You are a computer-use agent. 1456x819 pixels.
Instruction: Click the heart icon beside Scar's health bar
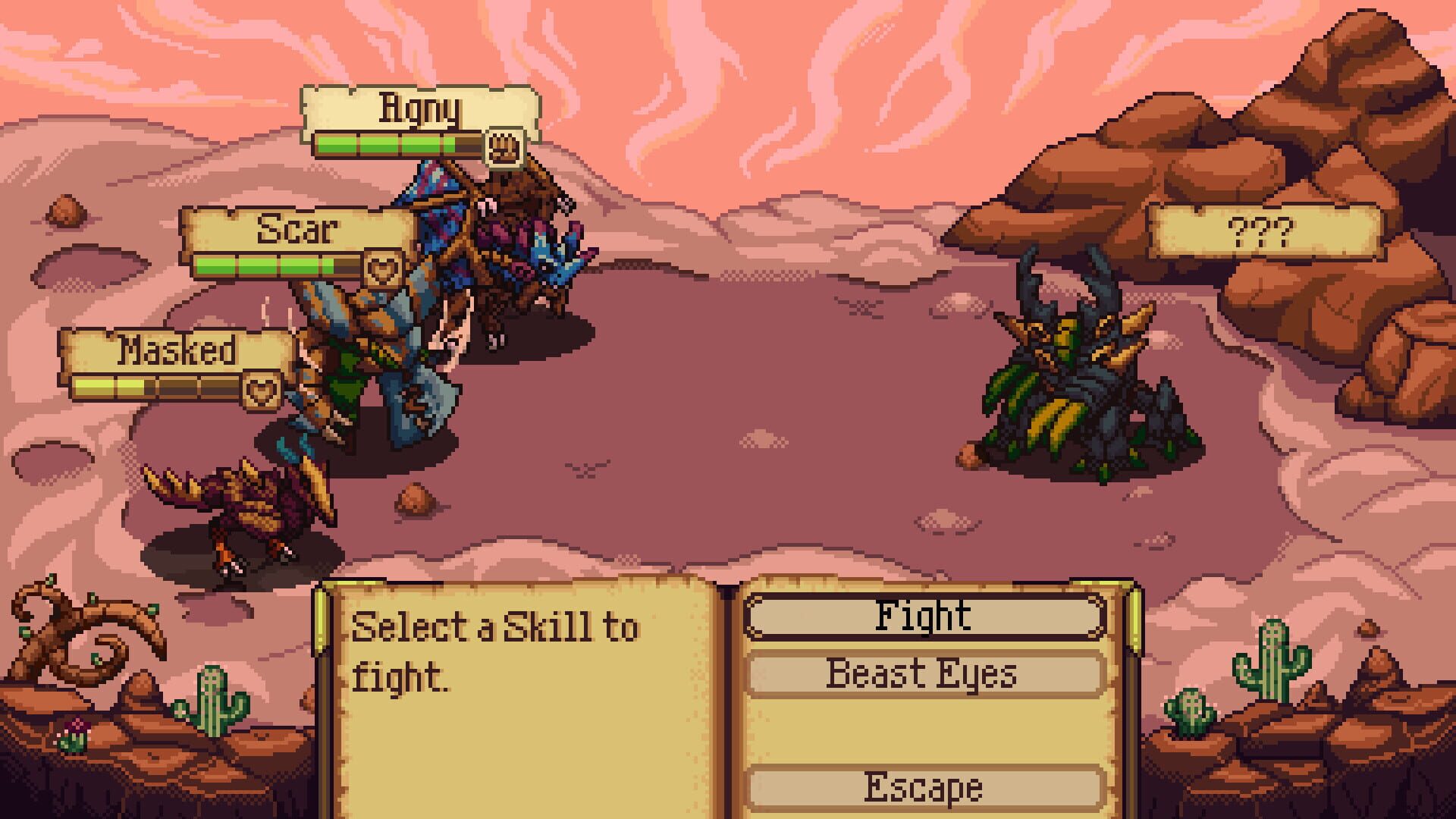pos(381,267)
